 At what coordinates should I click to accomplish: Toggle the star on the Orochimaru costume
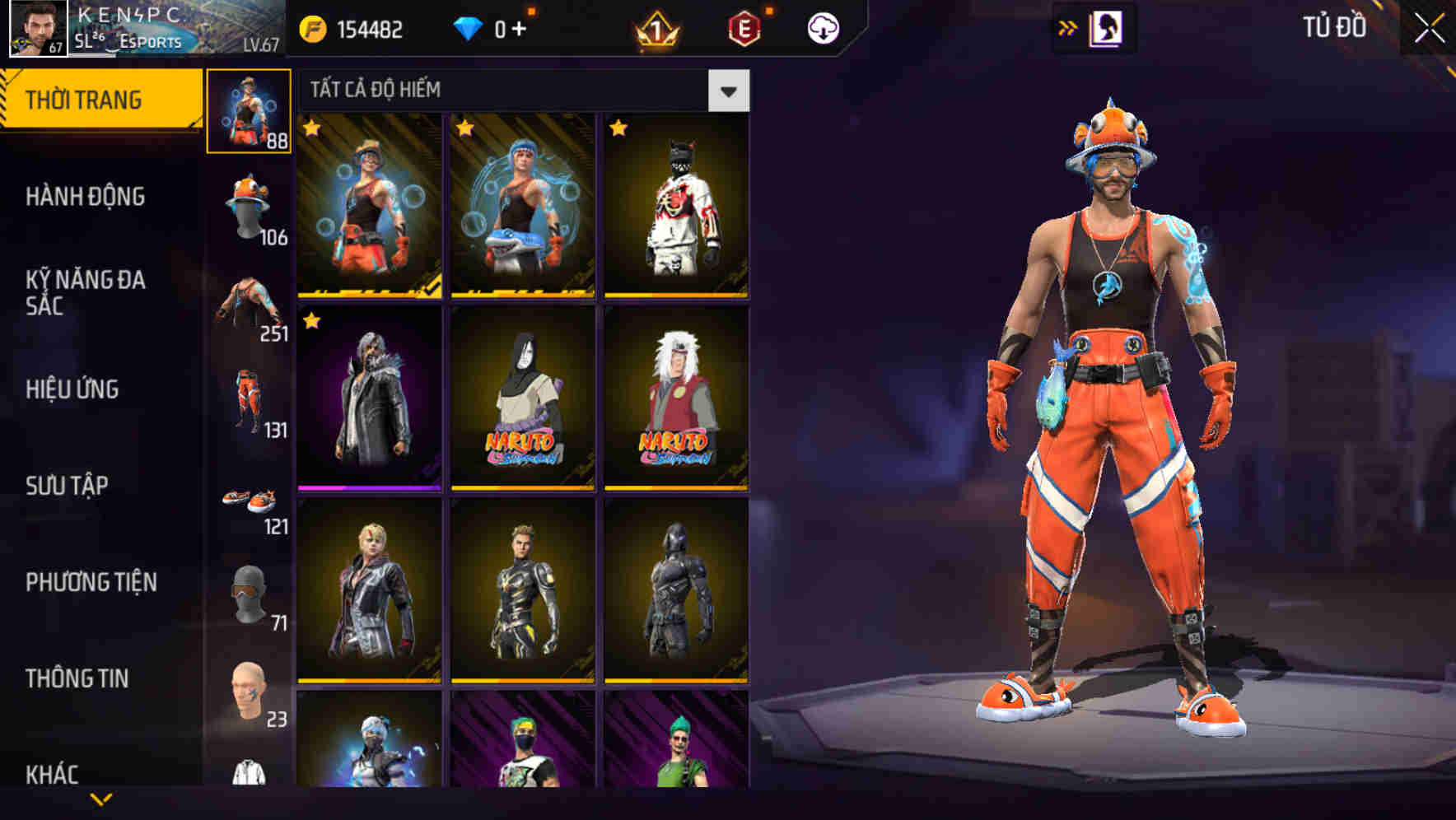(464, 321)
